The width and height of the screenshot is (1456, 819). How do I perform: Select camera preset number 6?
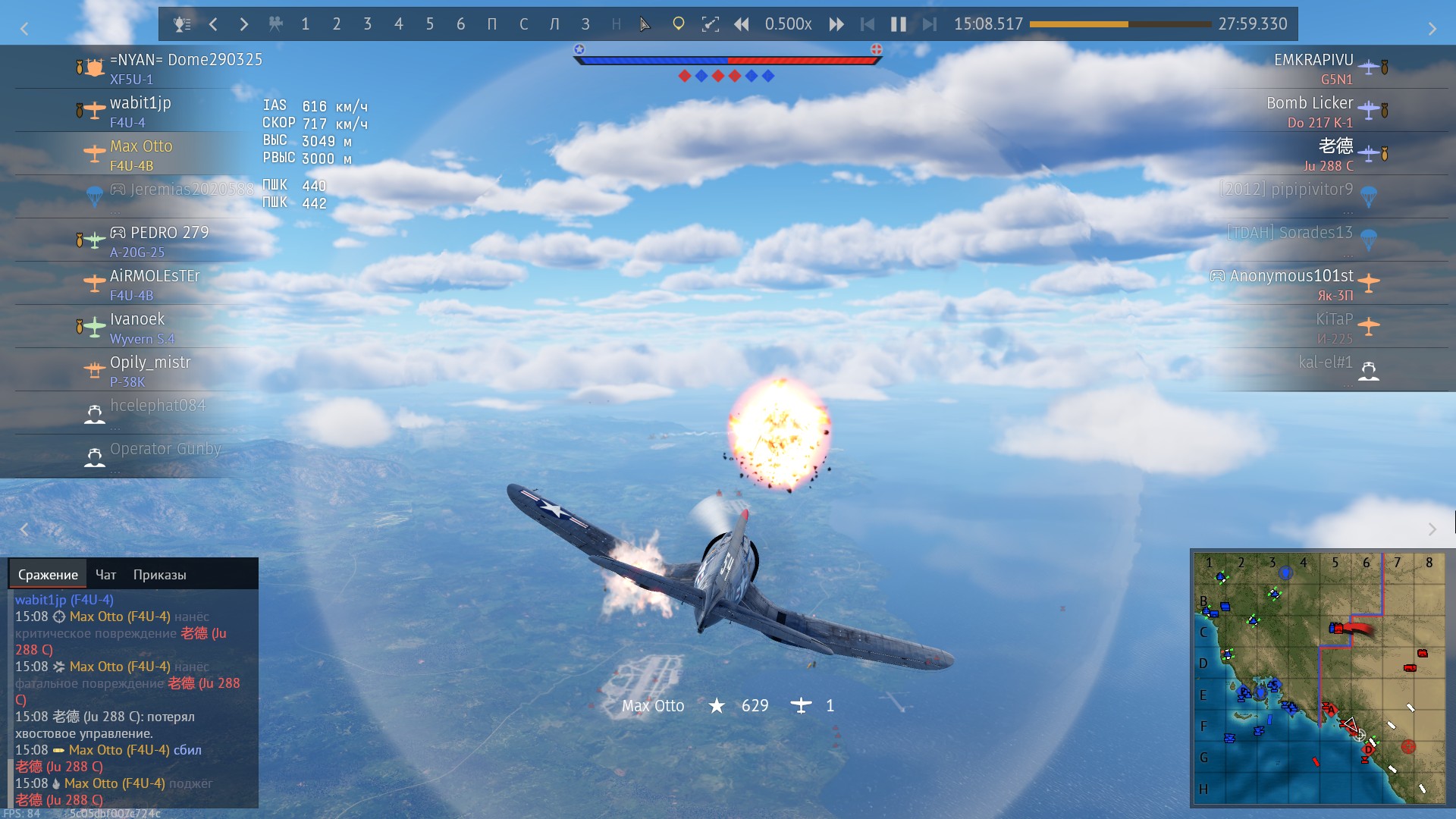[460, 24]
